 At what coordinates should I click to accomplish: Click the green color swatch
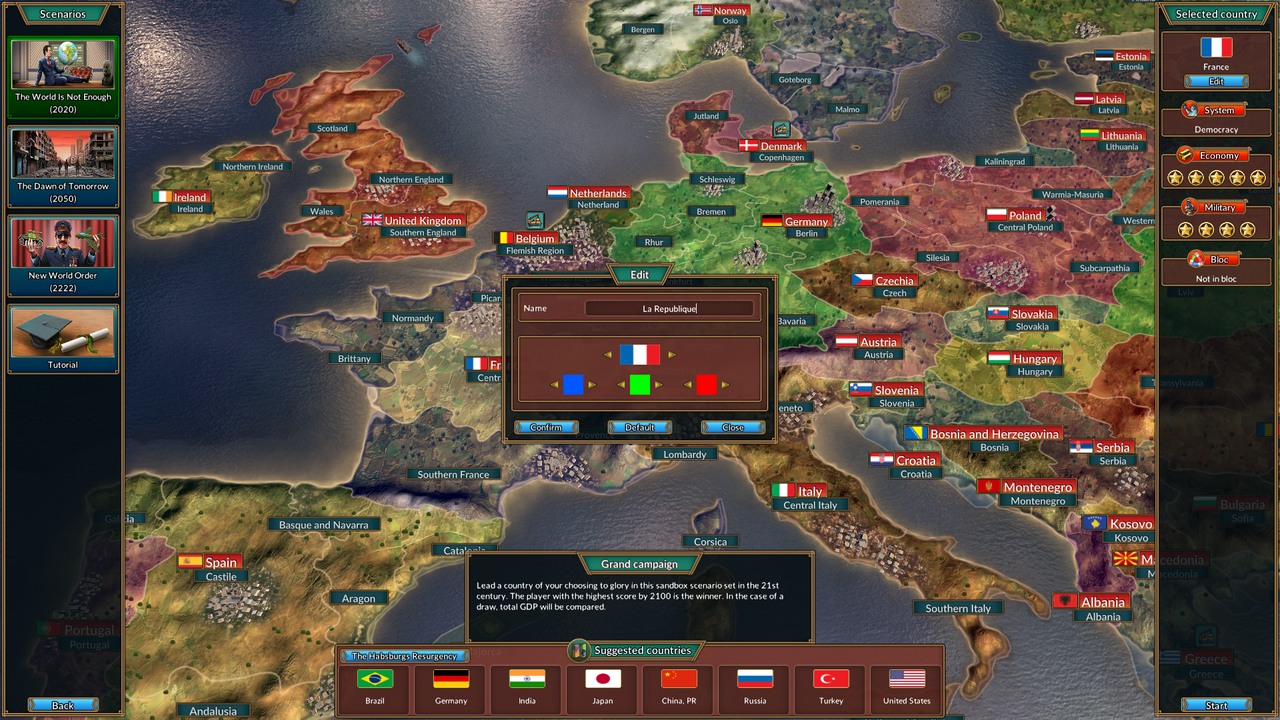(642, 384)
